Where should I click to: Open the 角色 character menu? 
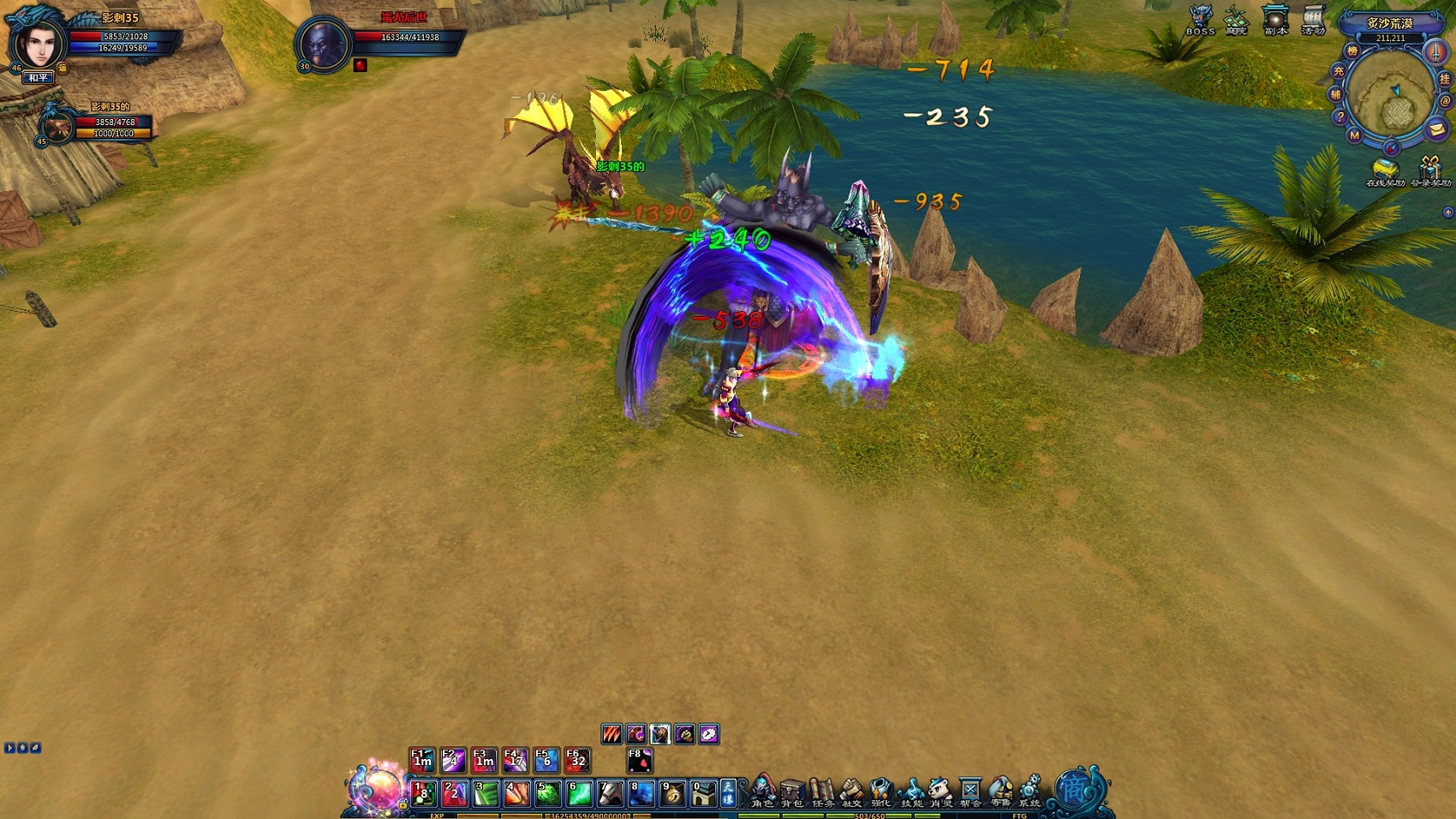coord(762,791)
